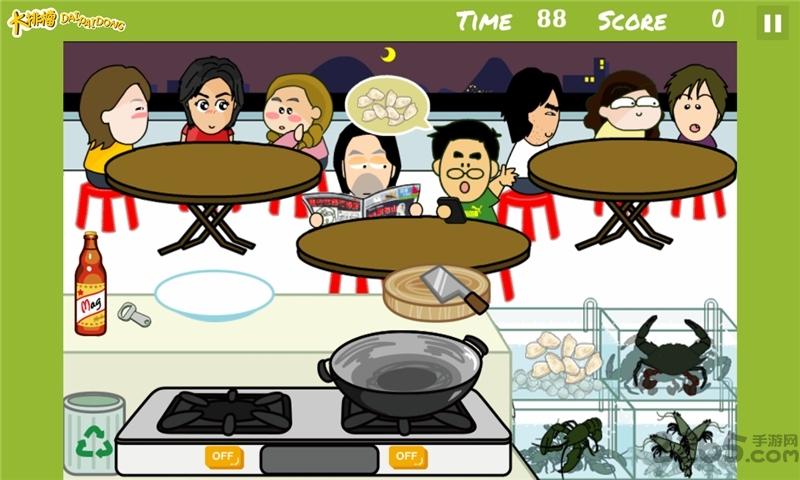The height and width of the screenshot is (480, 800).
Task: Select the mantis shrimp tank
Action: (680, 440)
